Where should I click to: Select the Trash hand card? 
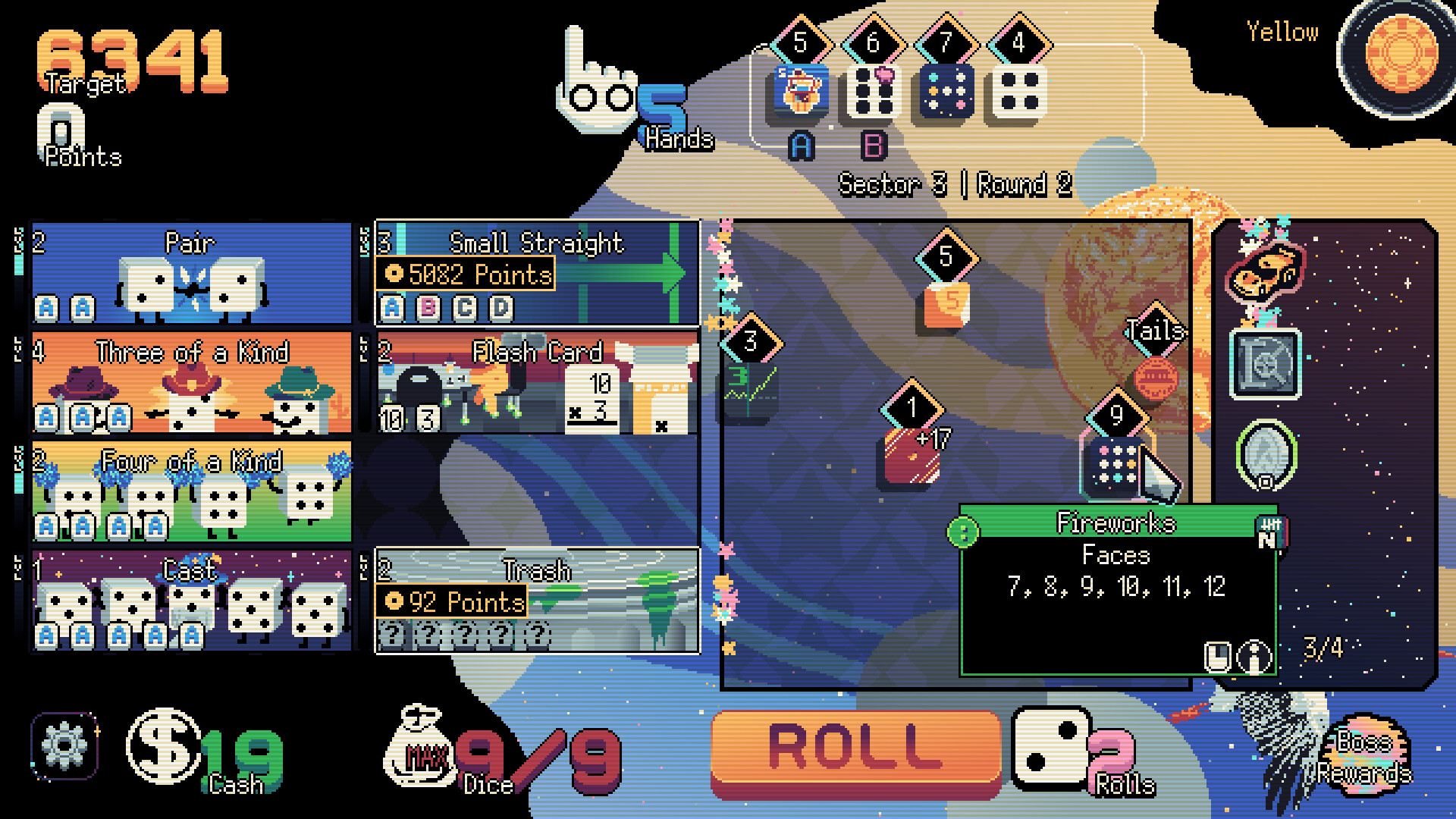535,599
